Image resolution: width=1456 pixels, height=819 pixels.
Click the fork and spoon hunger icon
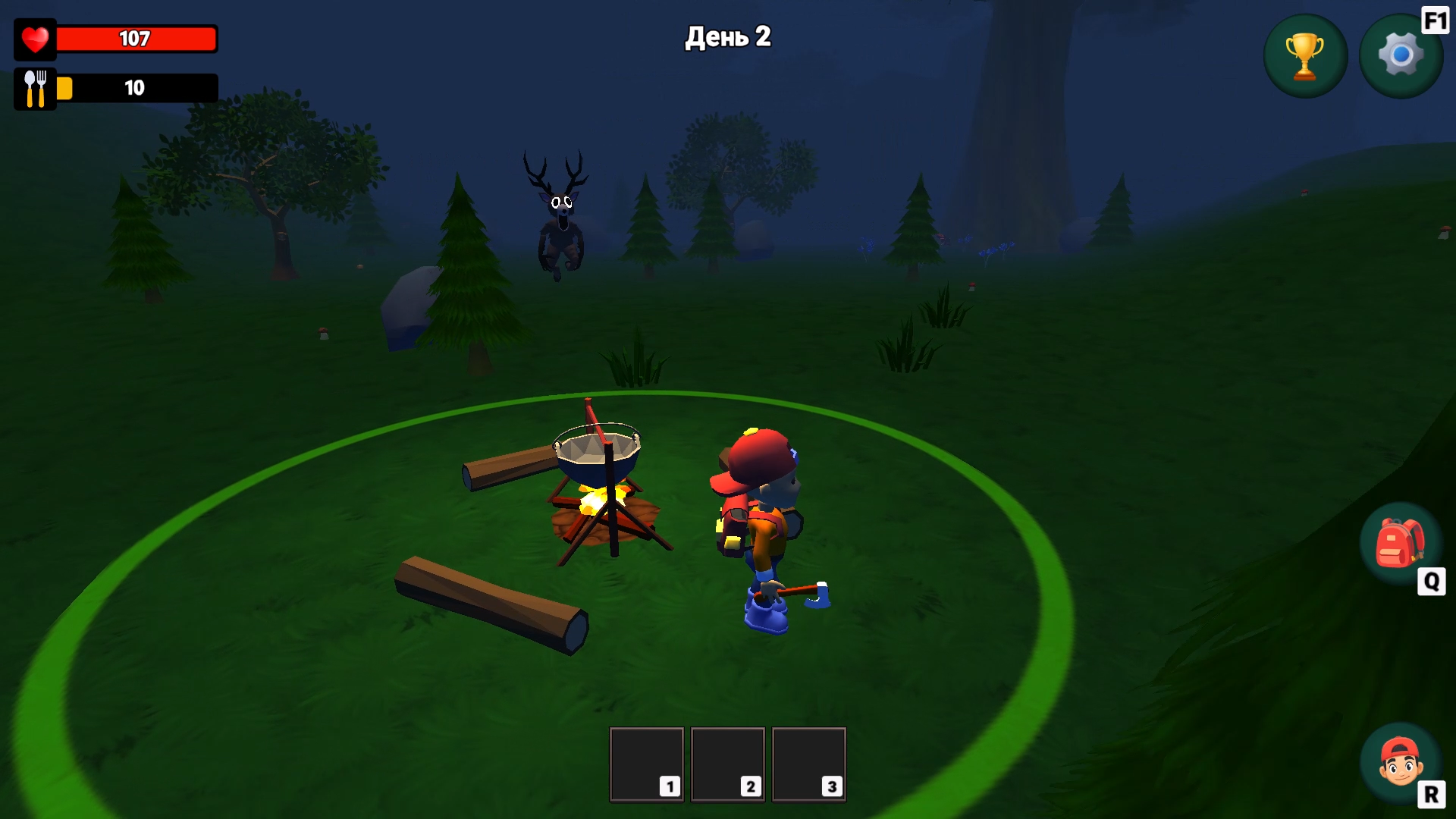pos(35,87)
